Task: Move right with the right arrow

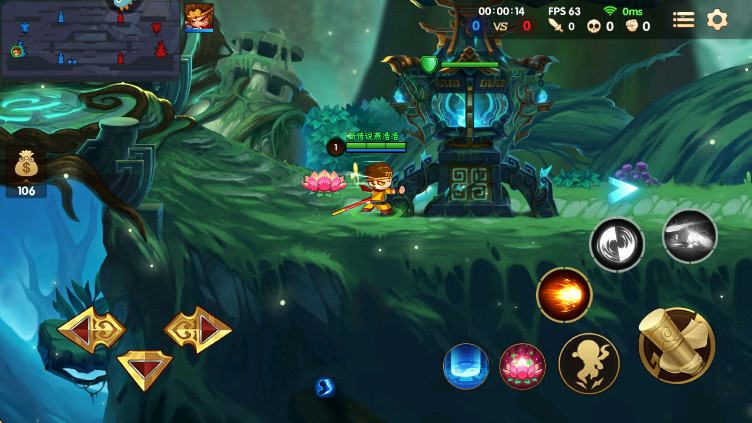Action: click(198, 329)
